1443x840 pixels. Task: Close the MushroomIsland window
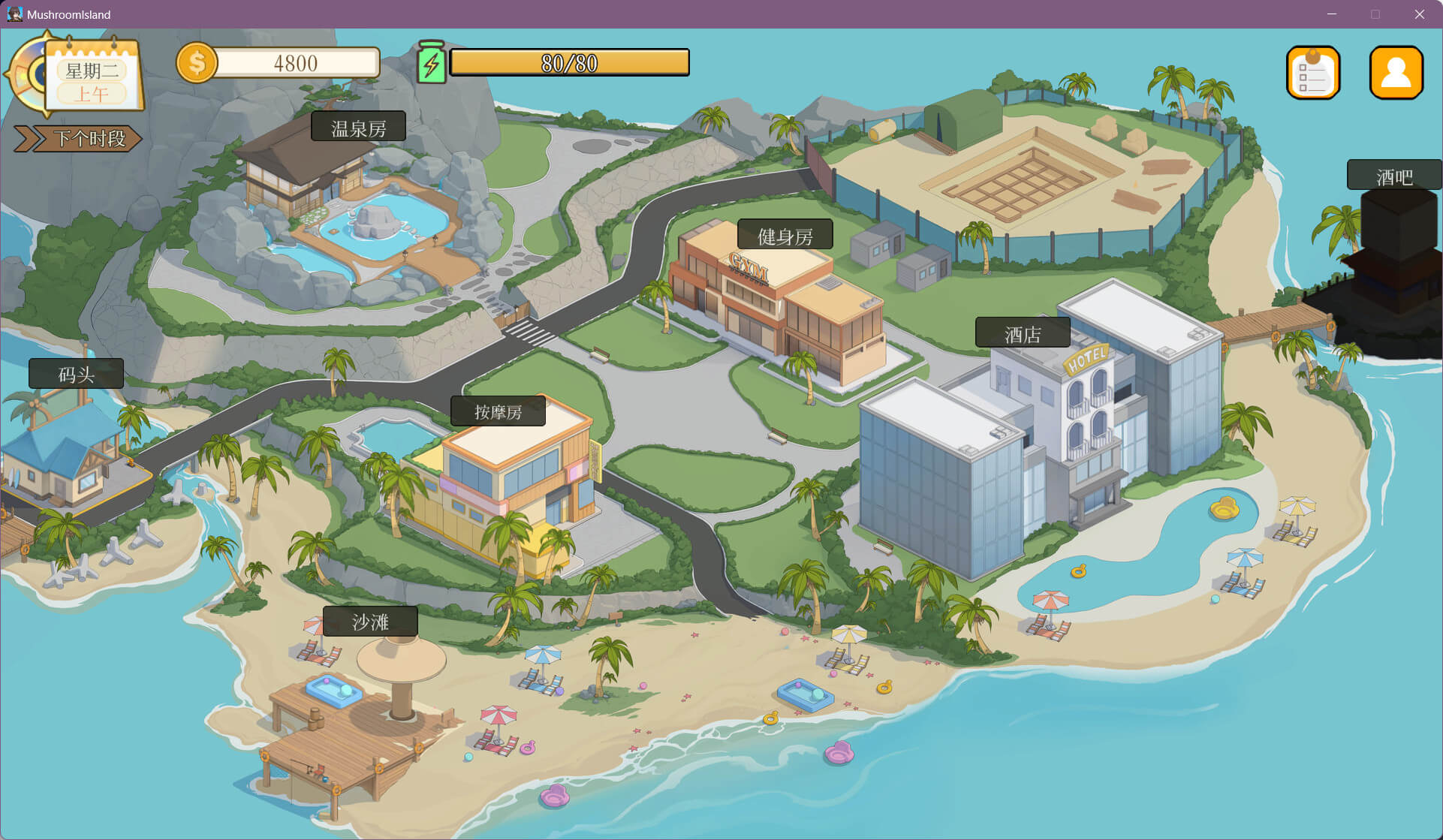1419,14
